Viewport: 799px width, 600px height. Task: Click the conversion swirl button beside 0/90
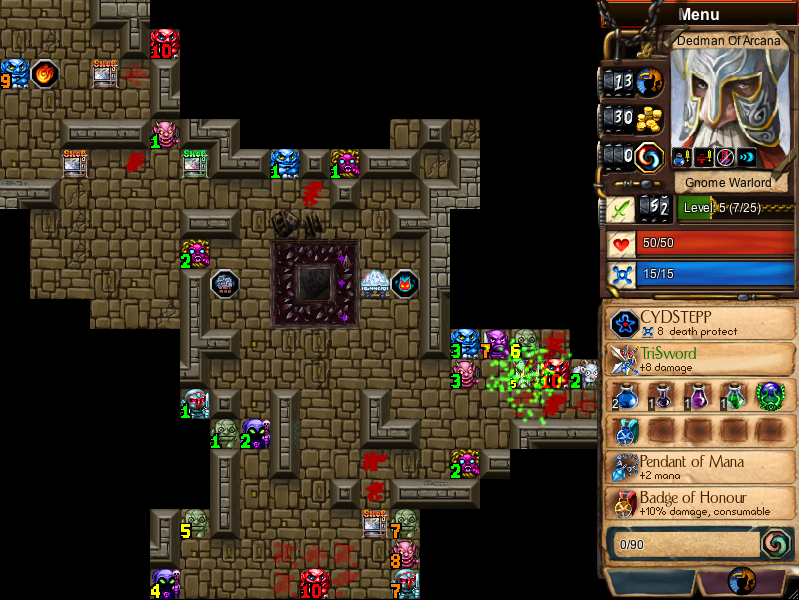click(x=776, y=543)
